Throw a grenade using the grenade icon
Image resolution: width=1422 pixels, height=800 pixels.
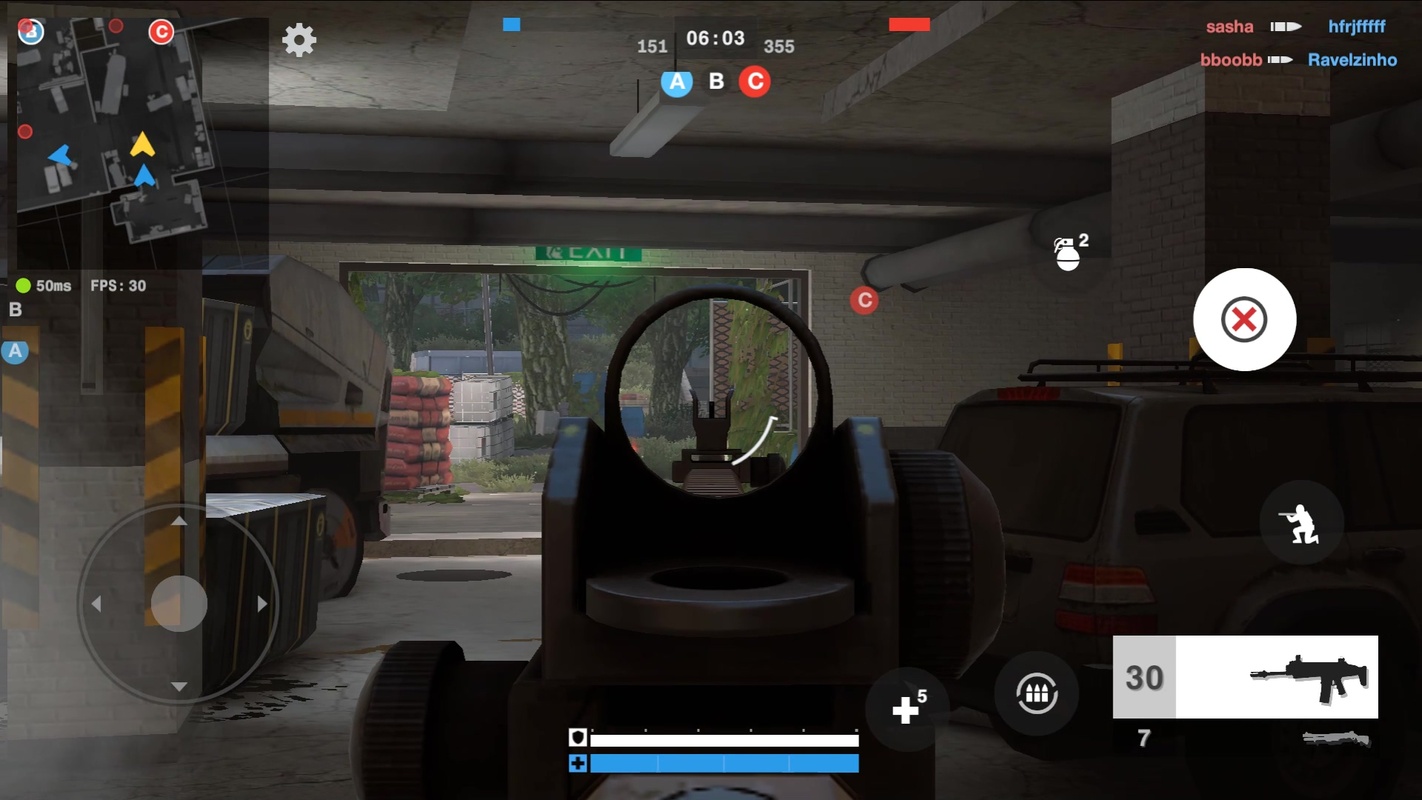[1069, 254]
